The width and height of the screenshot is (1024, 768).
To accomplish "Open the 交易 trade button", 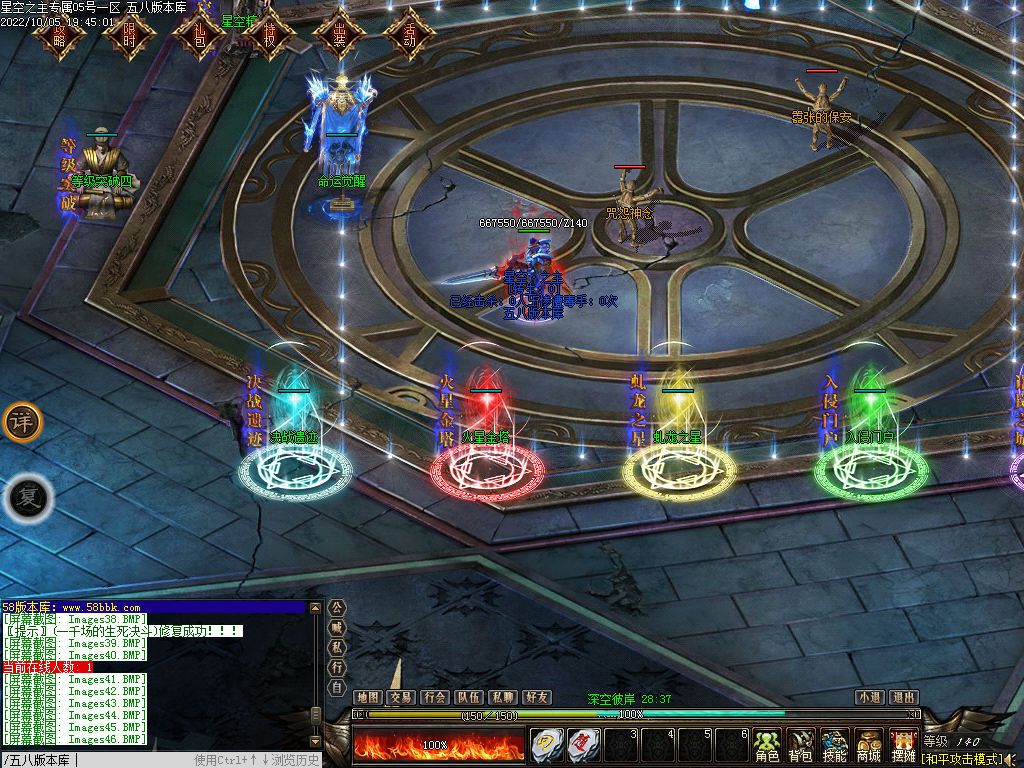I will click(401, 697).
